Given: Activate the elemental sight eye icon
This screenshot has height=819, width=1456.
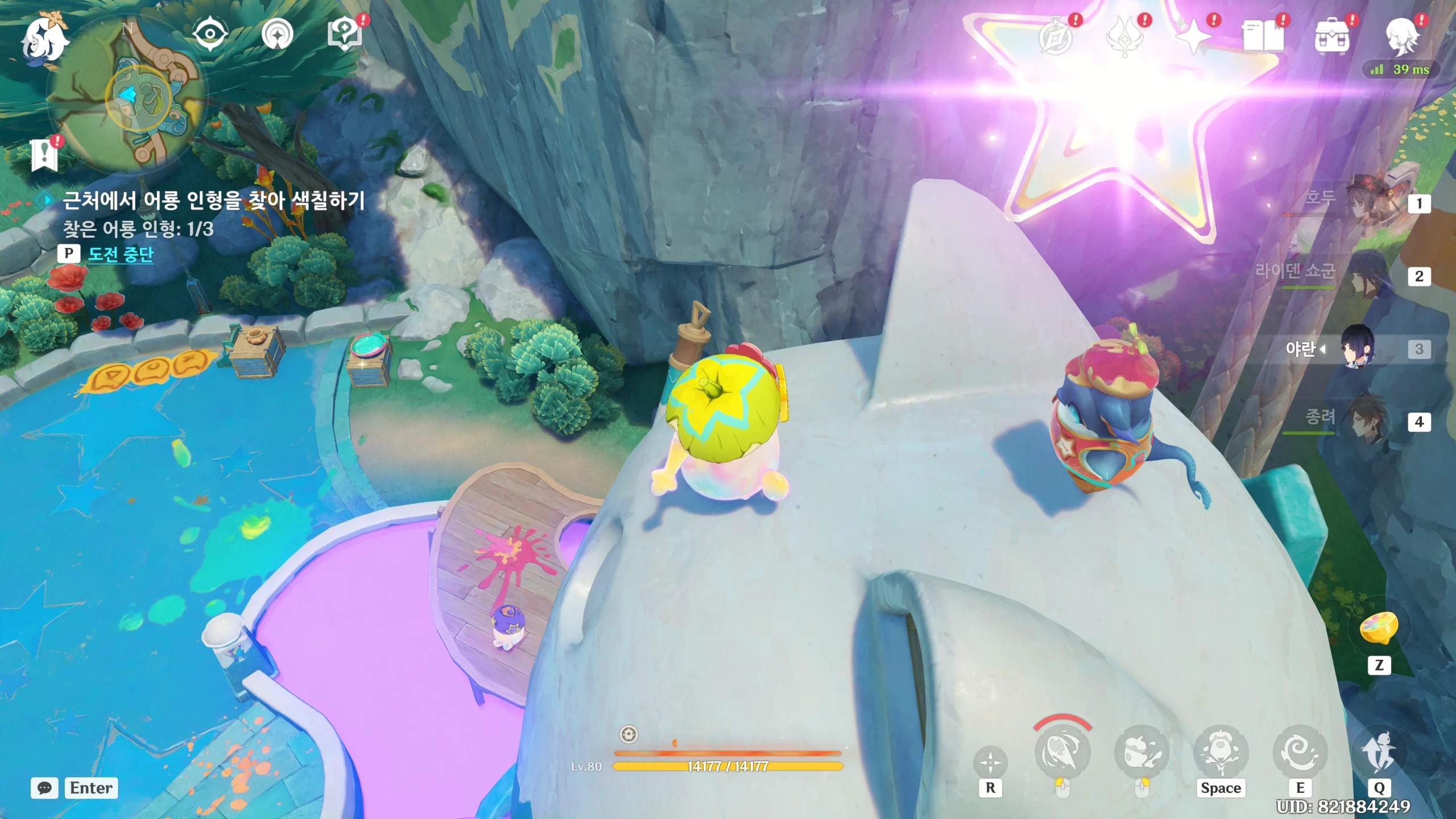Looking at the screenshot, I should pyautogui.click(x=210, y=34).
